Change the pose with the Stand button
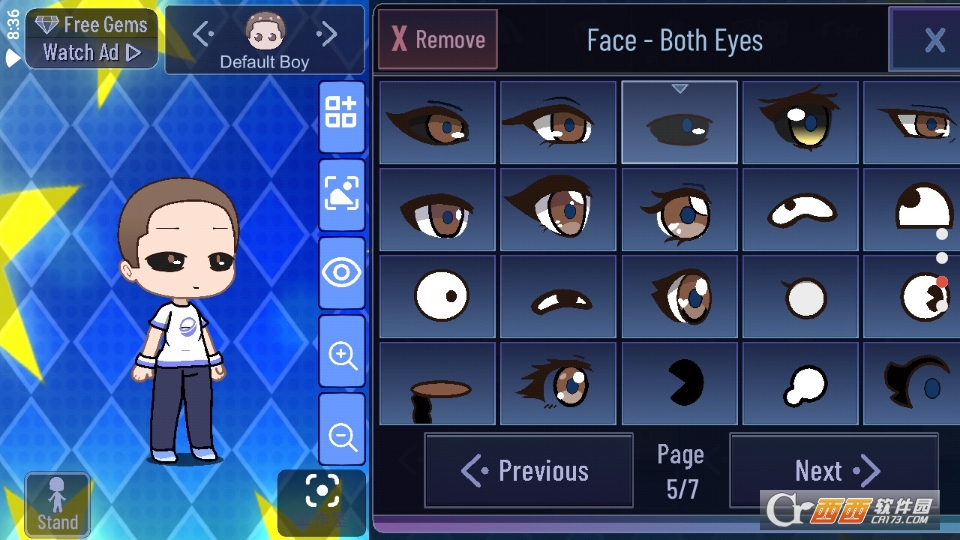 pos(58,505)
